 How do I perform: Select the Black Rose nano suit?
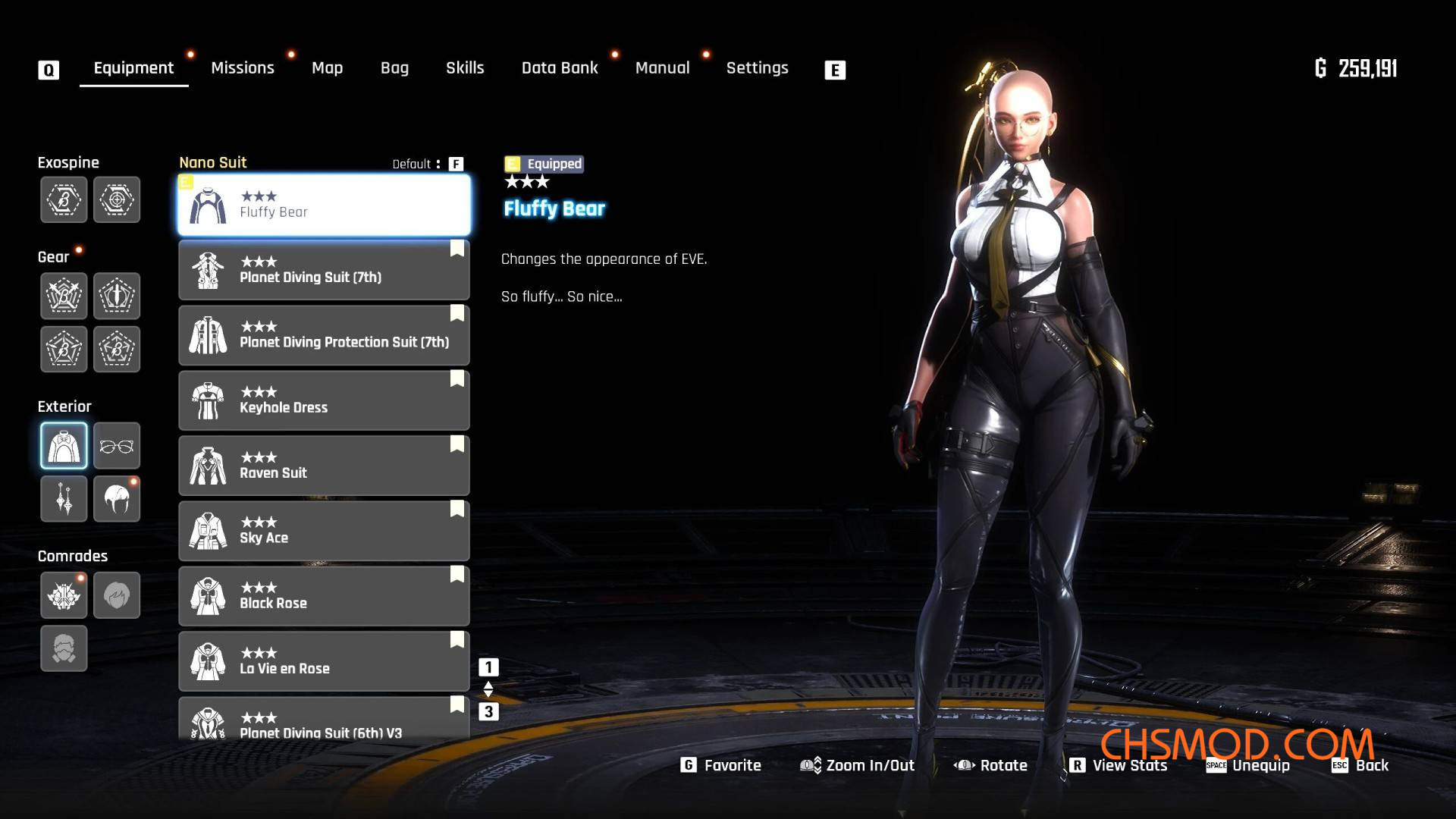[324, 595]
